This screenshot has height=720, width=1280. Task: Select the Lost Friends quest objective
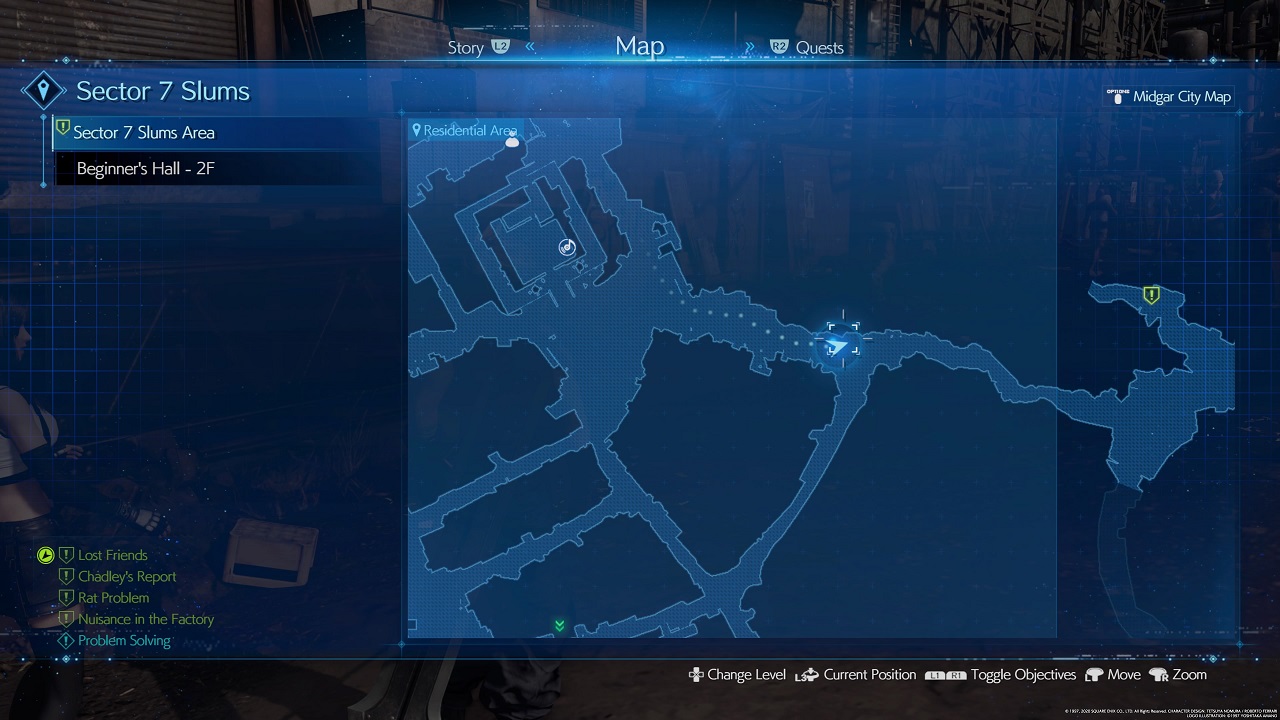pos(112,555)
